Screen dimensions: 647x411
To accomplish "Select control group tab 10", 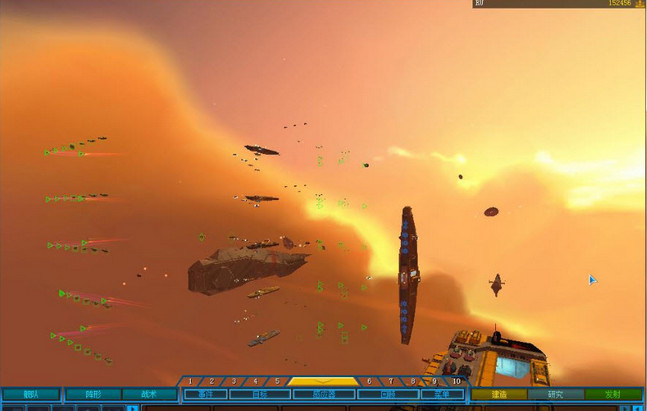I will [x=456, y=381].
